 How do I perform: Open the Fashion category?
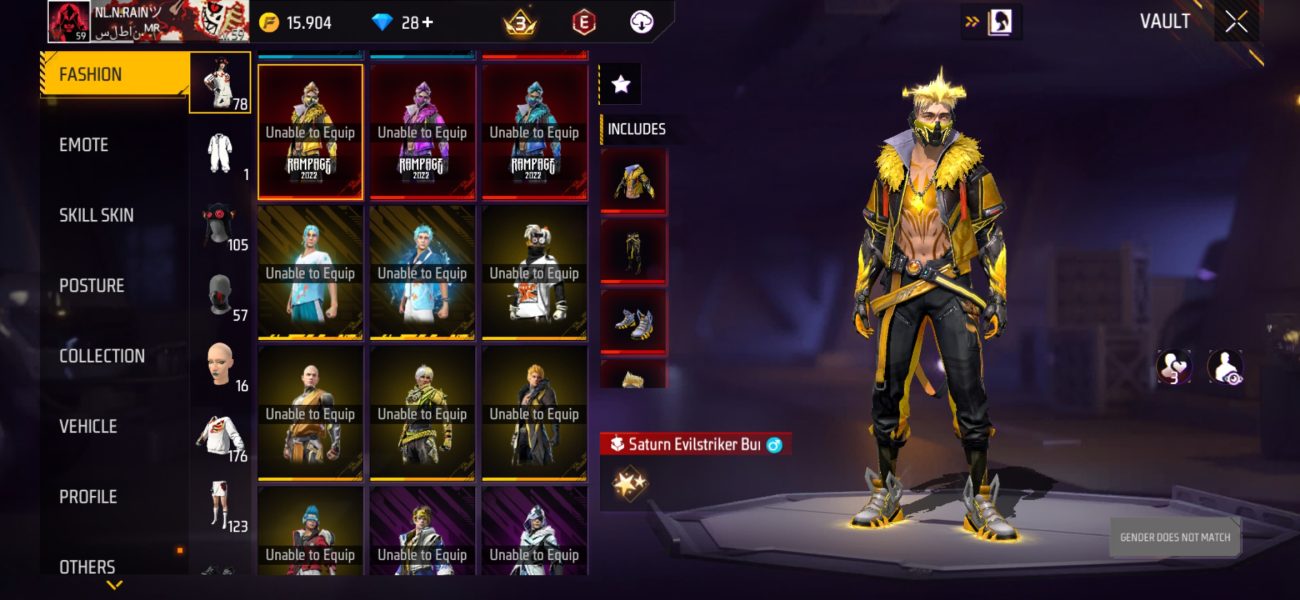click(x=114, y=75)
